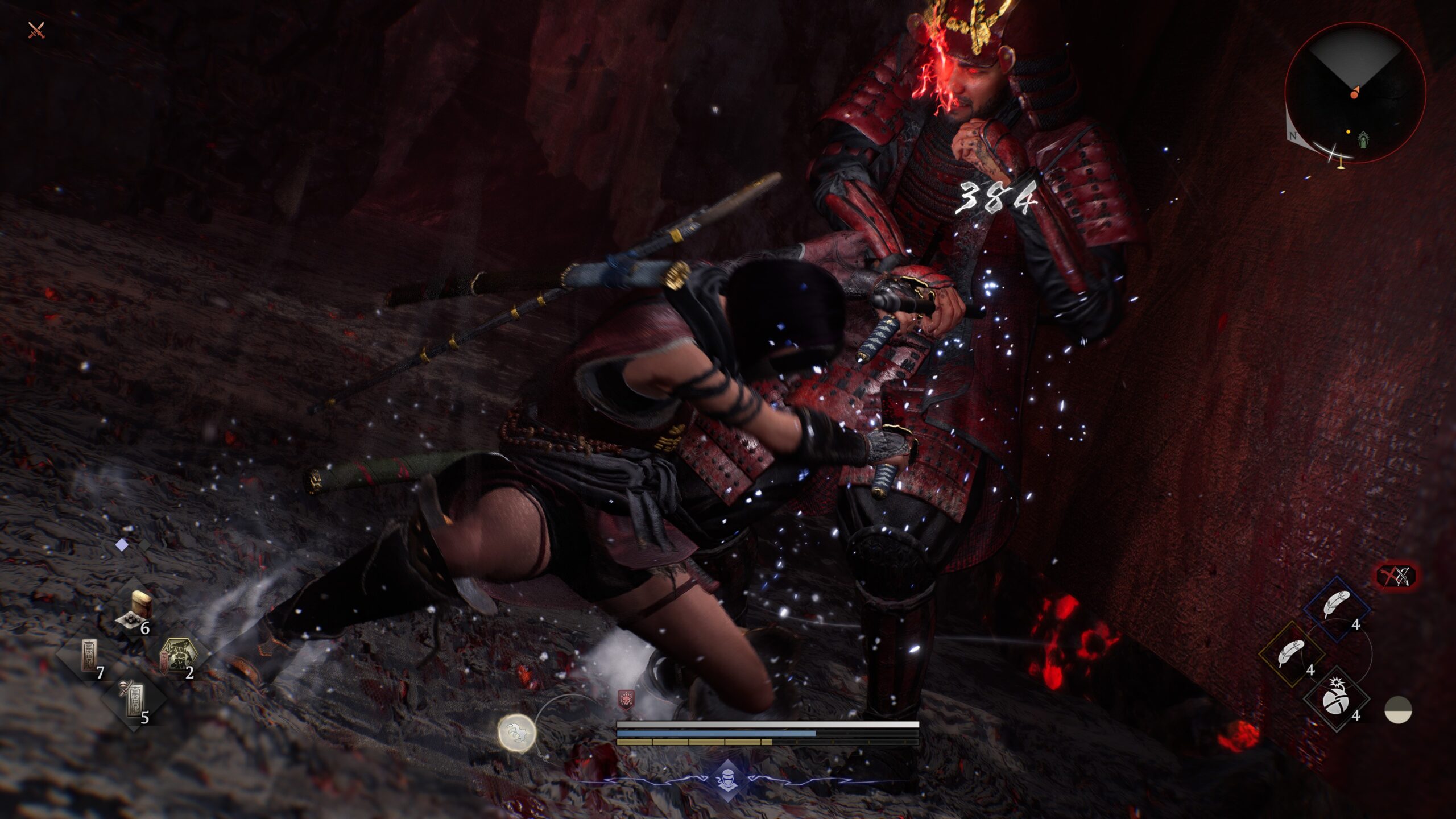The width and height of the screenshot is (1456, 819).
Task: Click the crossed-out ranged weapon icon
Action: point(1396,576)
